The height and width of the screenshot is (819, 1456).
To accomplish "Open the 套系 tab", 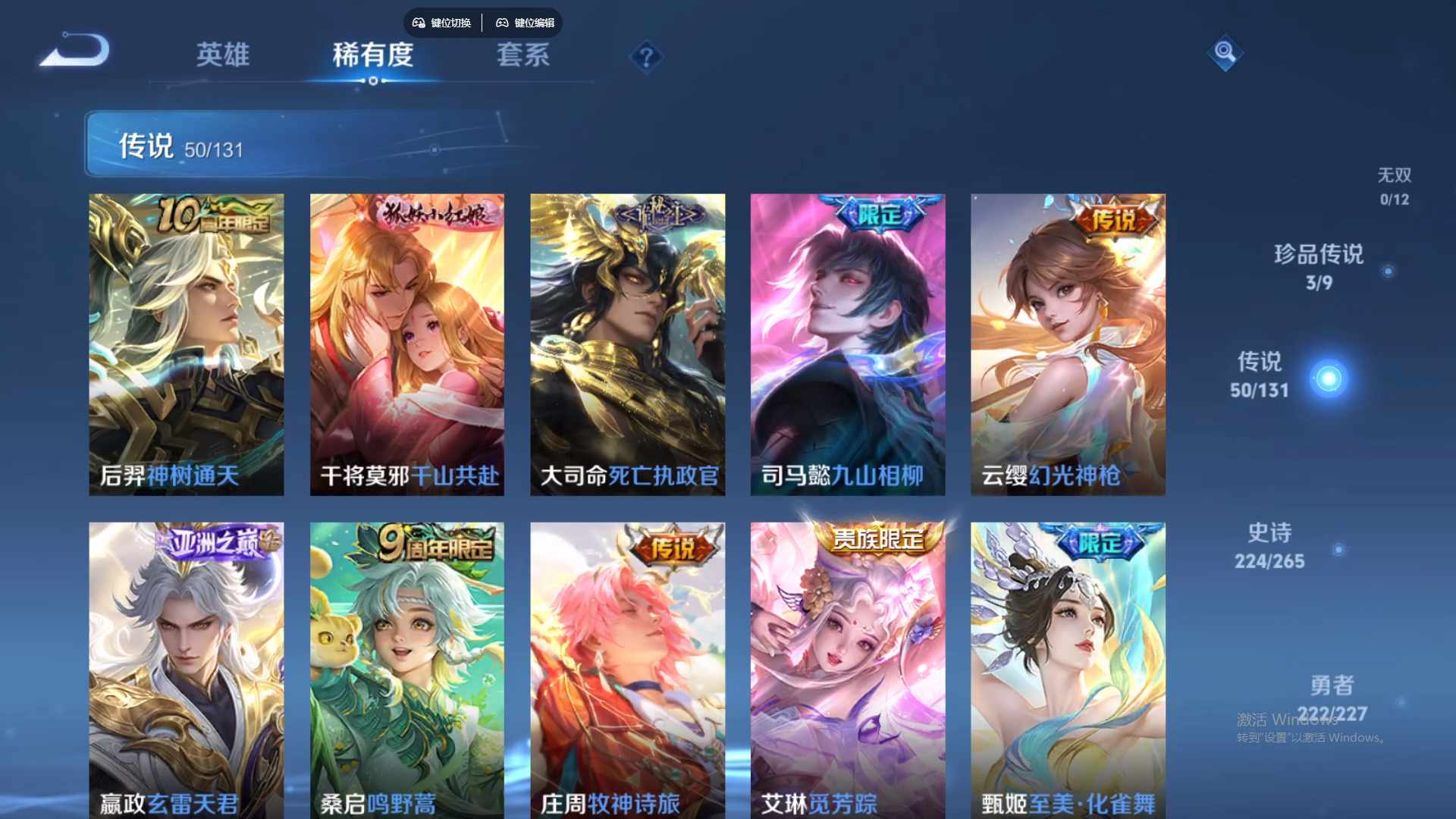I will click(522, 55).
